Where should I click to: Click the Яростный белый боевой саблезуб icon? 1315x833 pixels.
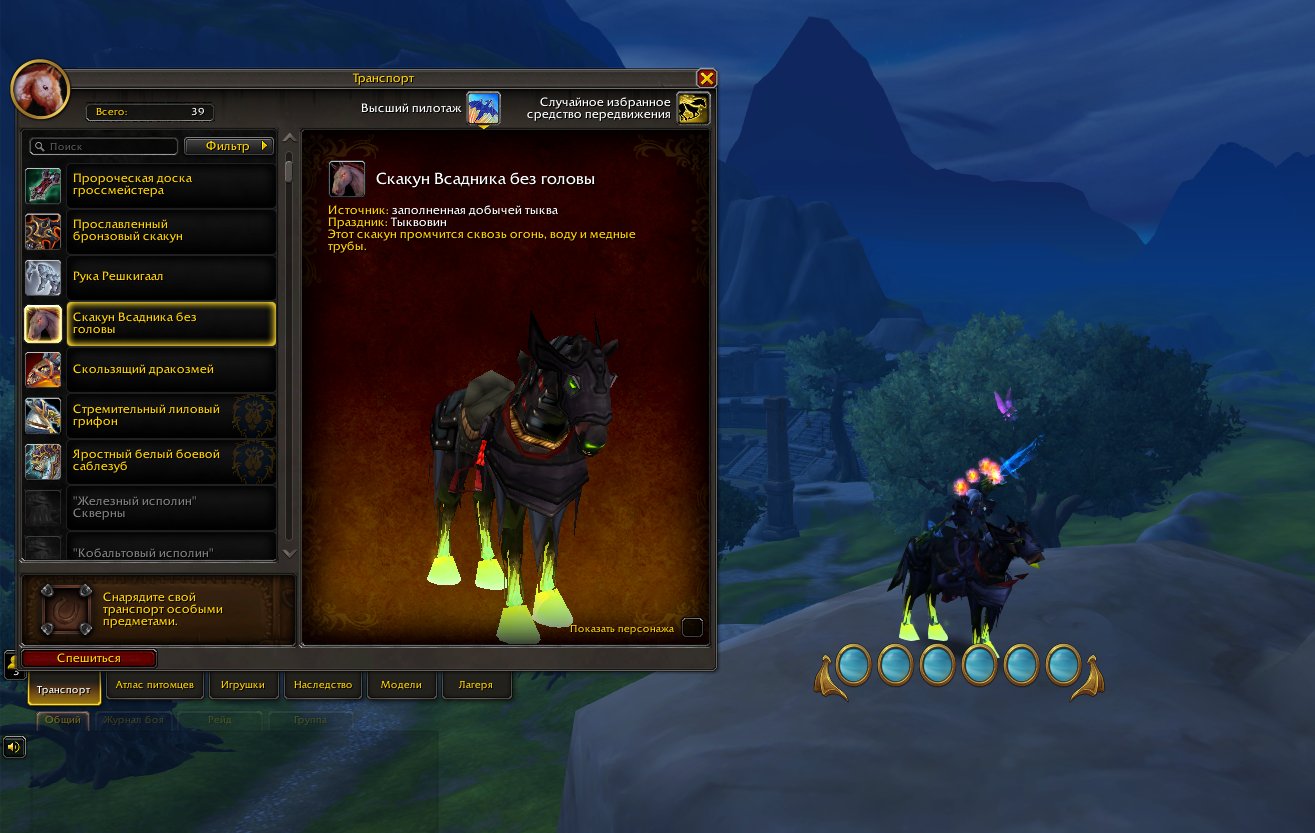coord(43,462)
